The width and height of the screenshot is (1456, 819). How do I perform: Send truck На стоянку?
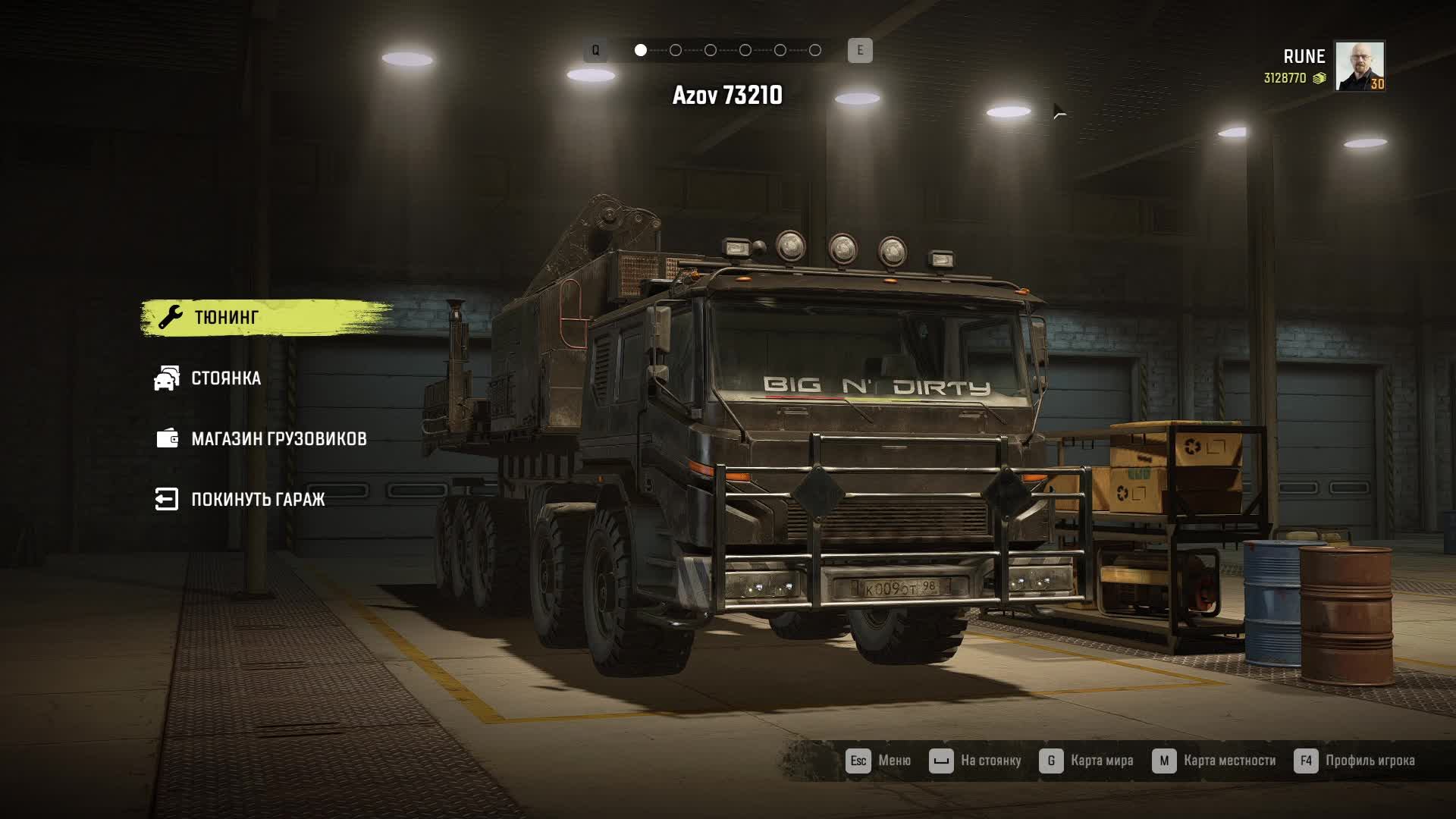[x=975, y=761]
